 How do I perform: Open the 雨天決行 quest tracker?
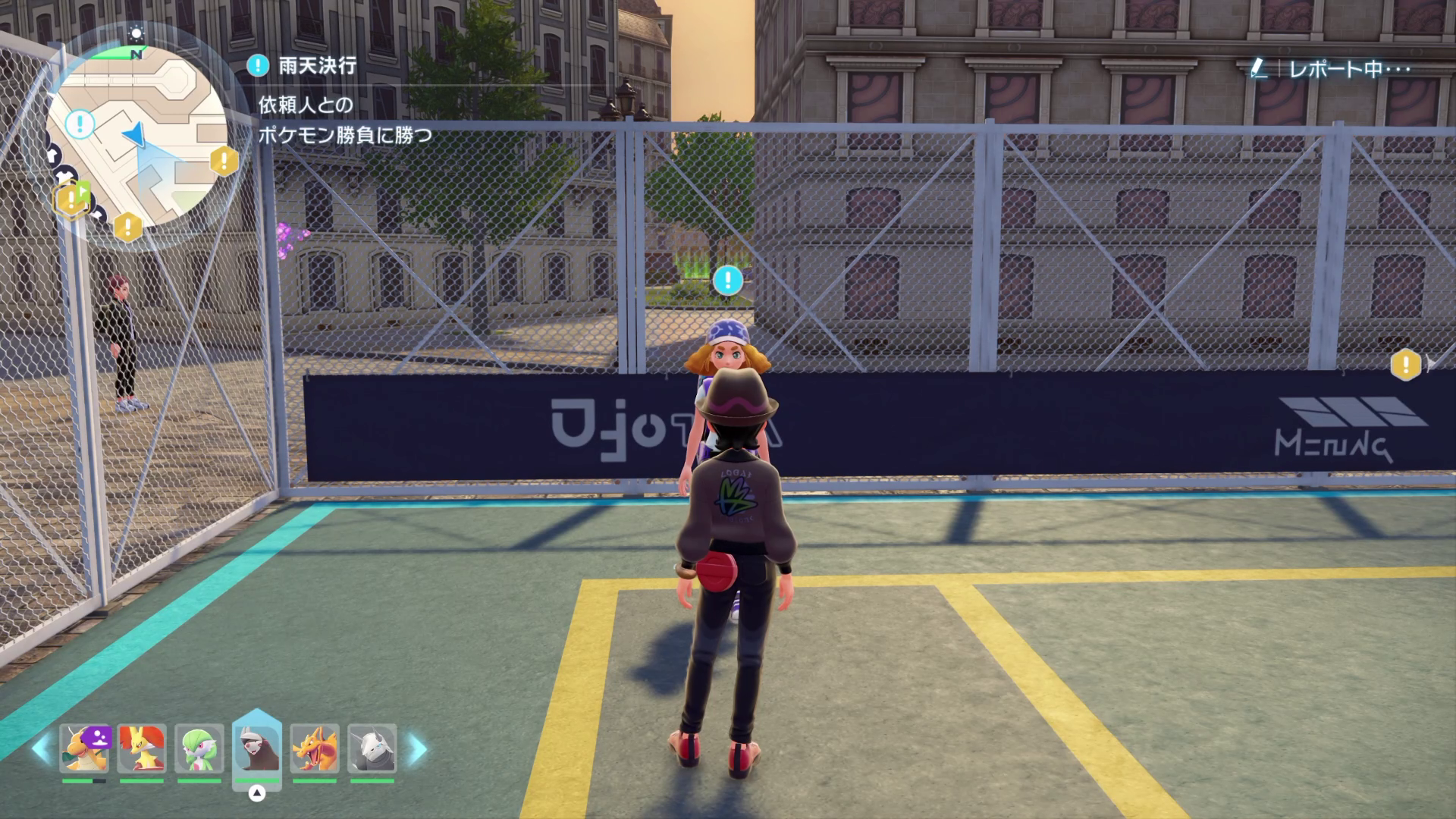click(x=317, y=66)
